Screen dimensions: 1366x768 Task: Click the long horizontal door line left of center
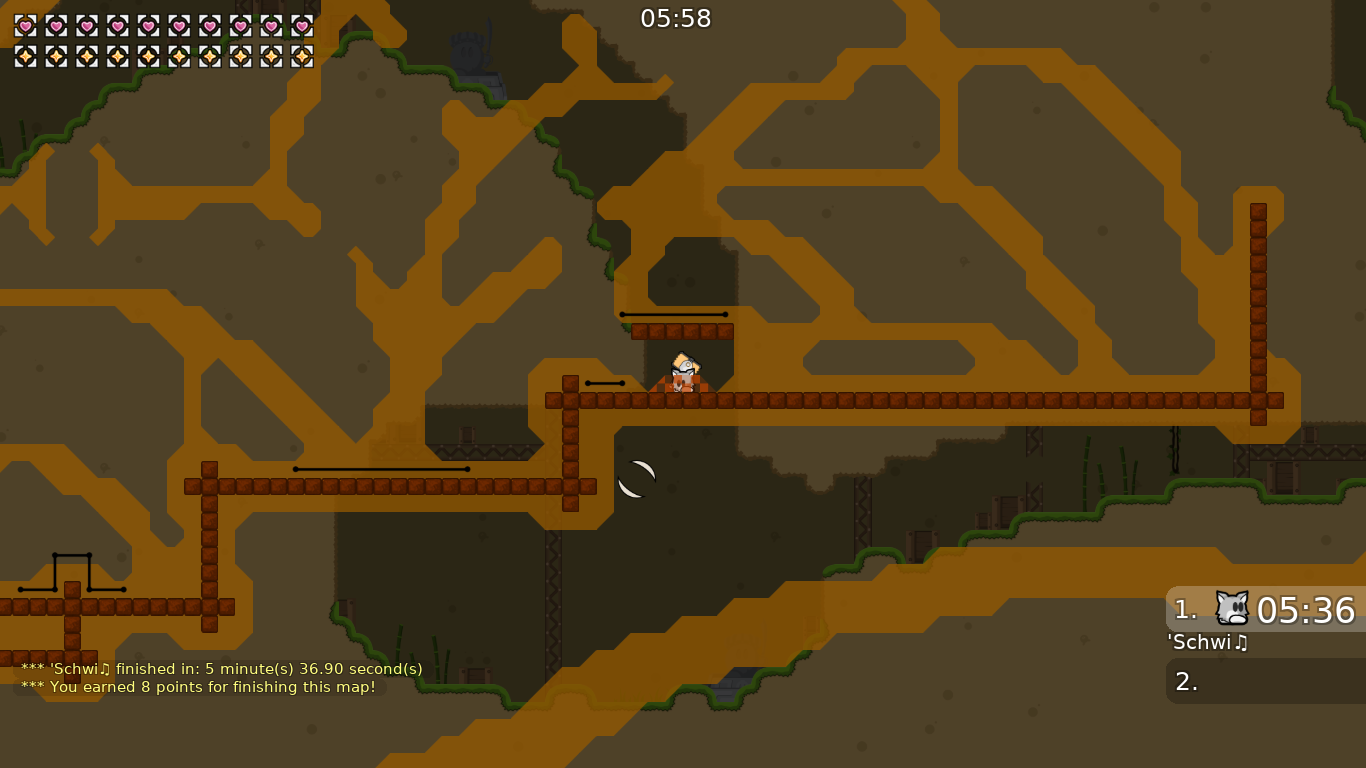click(380, 468)
